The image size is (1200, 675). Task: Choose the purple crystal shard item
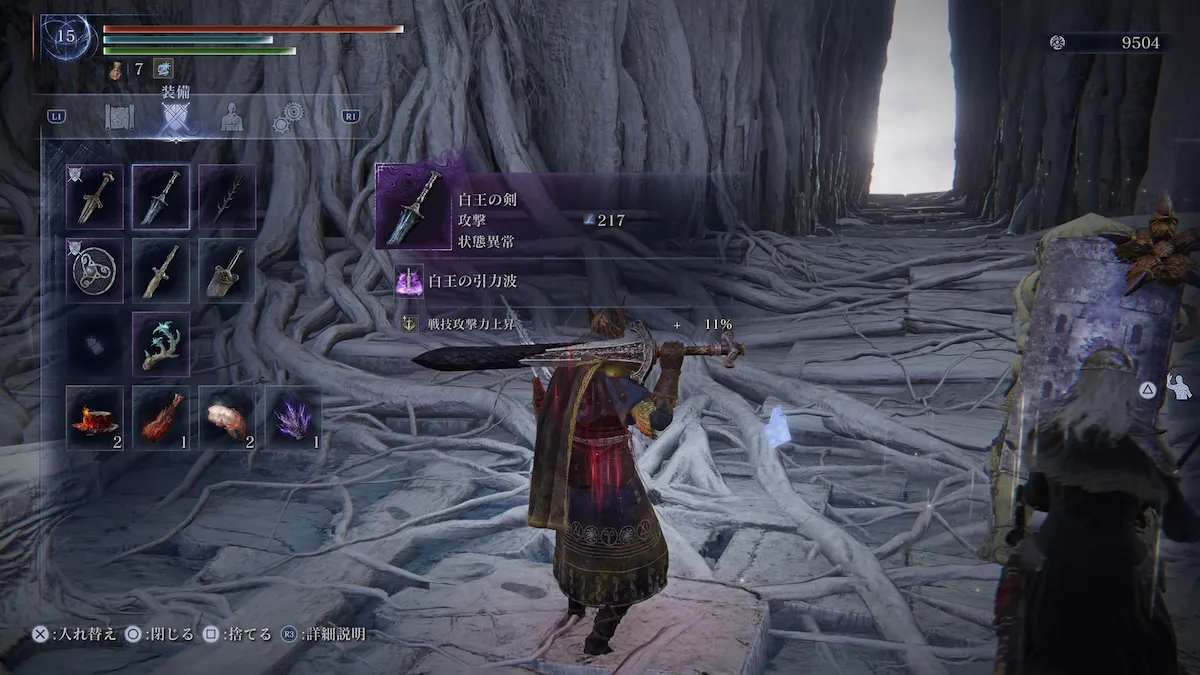click(x=293, y=417)
